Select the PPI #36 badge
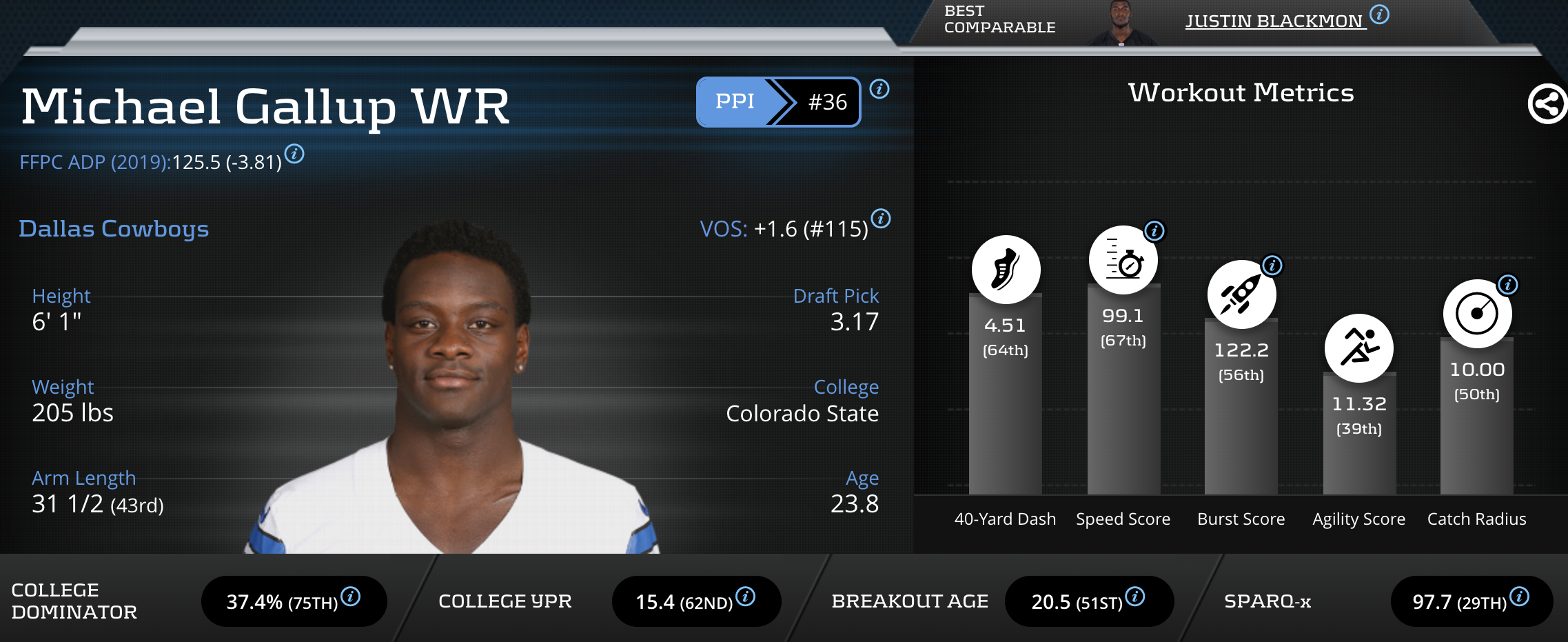 tap(778, 102)
